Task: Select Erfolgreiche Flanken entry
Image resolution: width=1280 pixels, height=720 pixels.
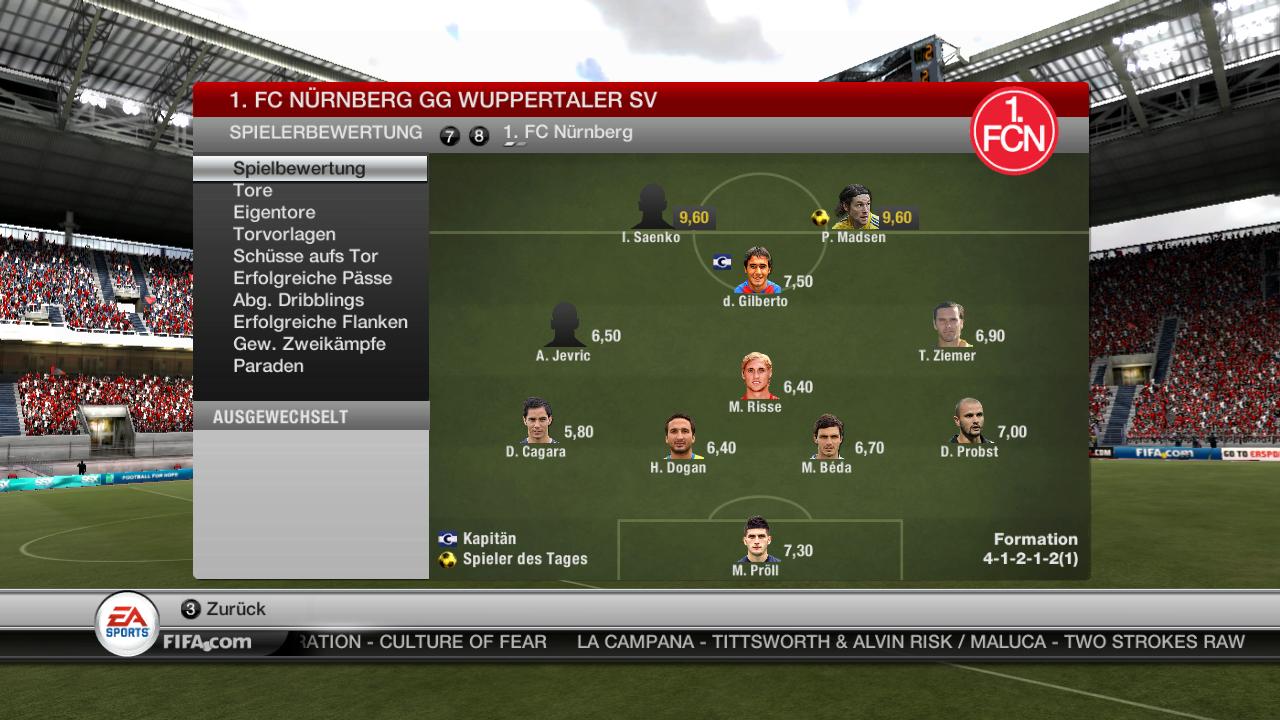Action: tap(320, 322)
